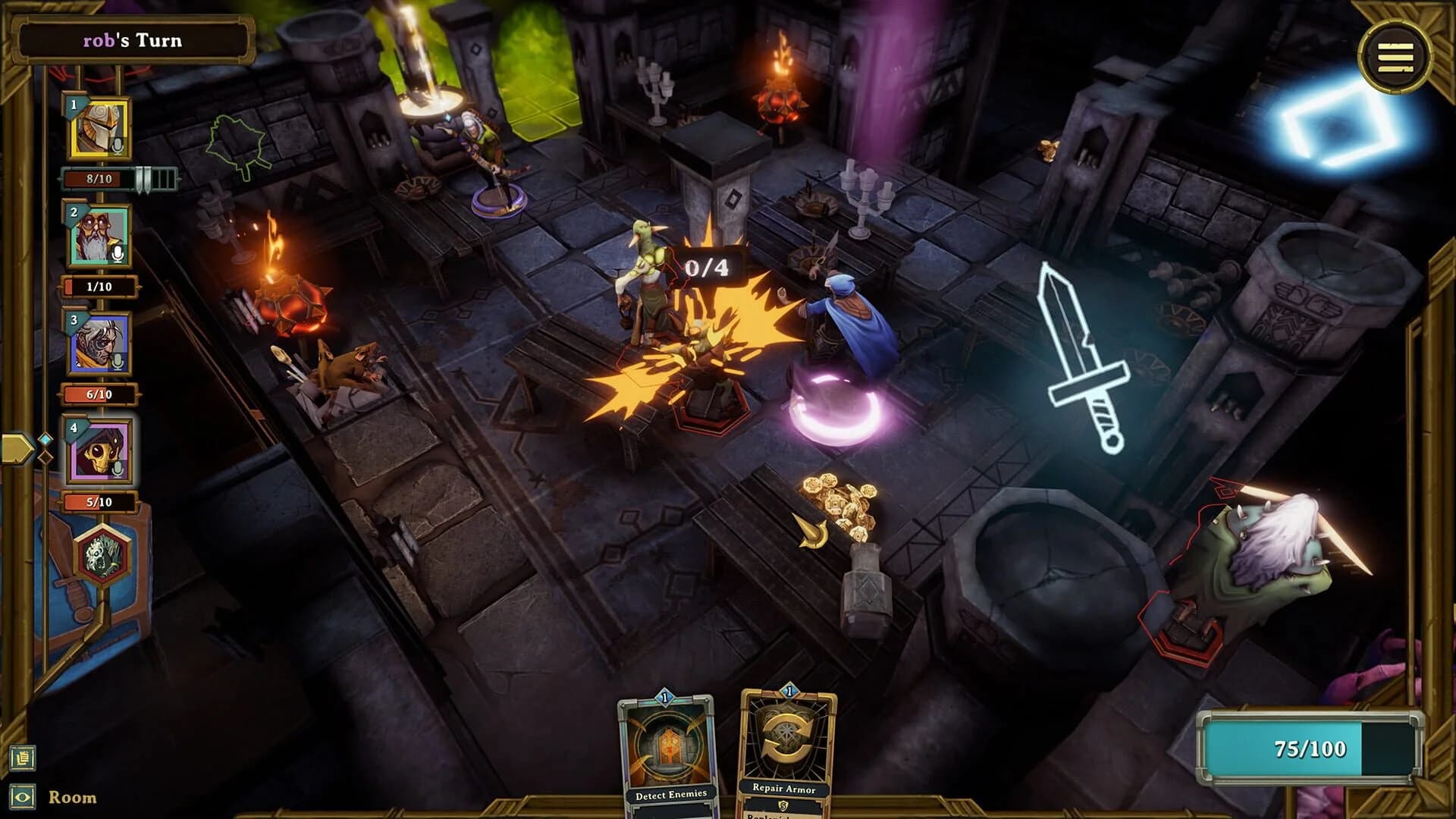
Task: Select player 2 bearded dwarf portrait
Action: 99,237
